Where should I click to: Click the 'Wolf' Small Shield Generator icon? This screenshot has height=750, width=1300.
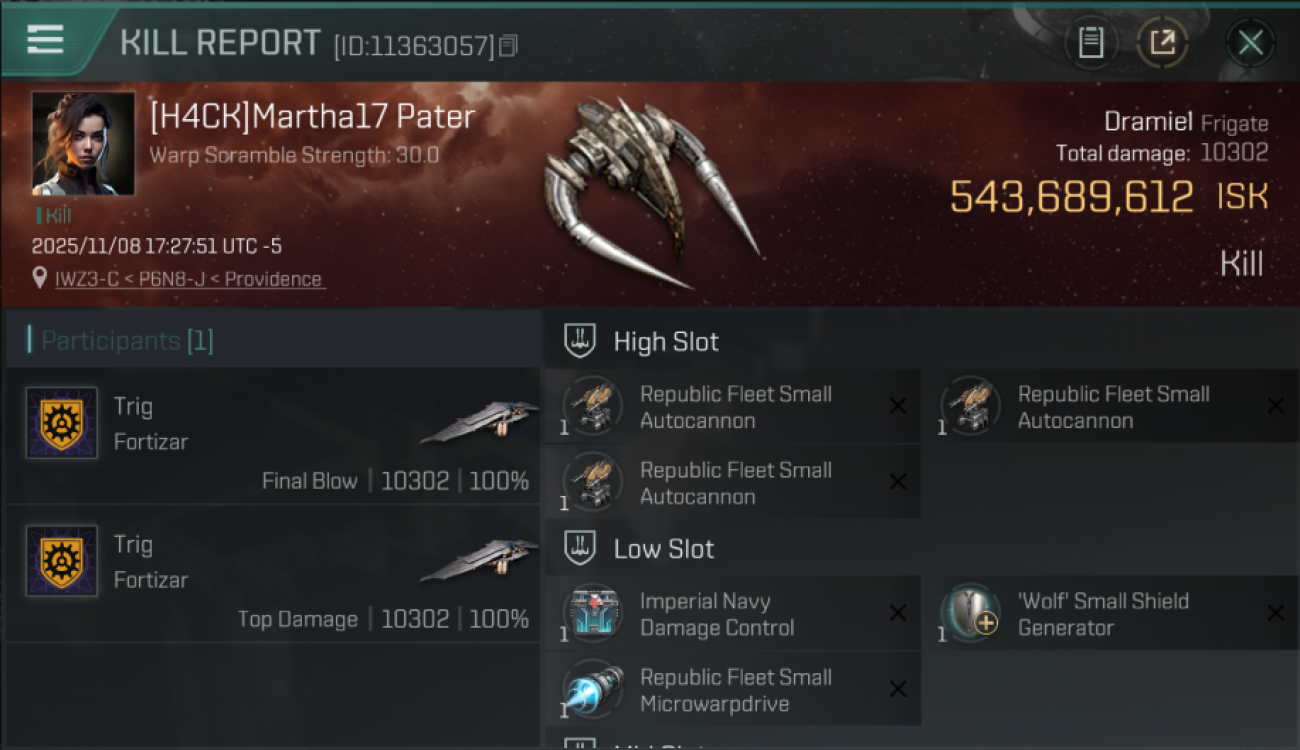[x=970, y=613]
